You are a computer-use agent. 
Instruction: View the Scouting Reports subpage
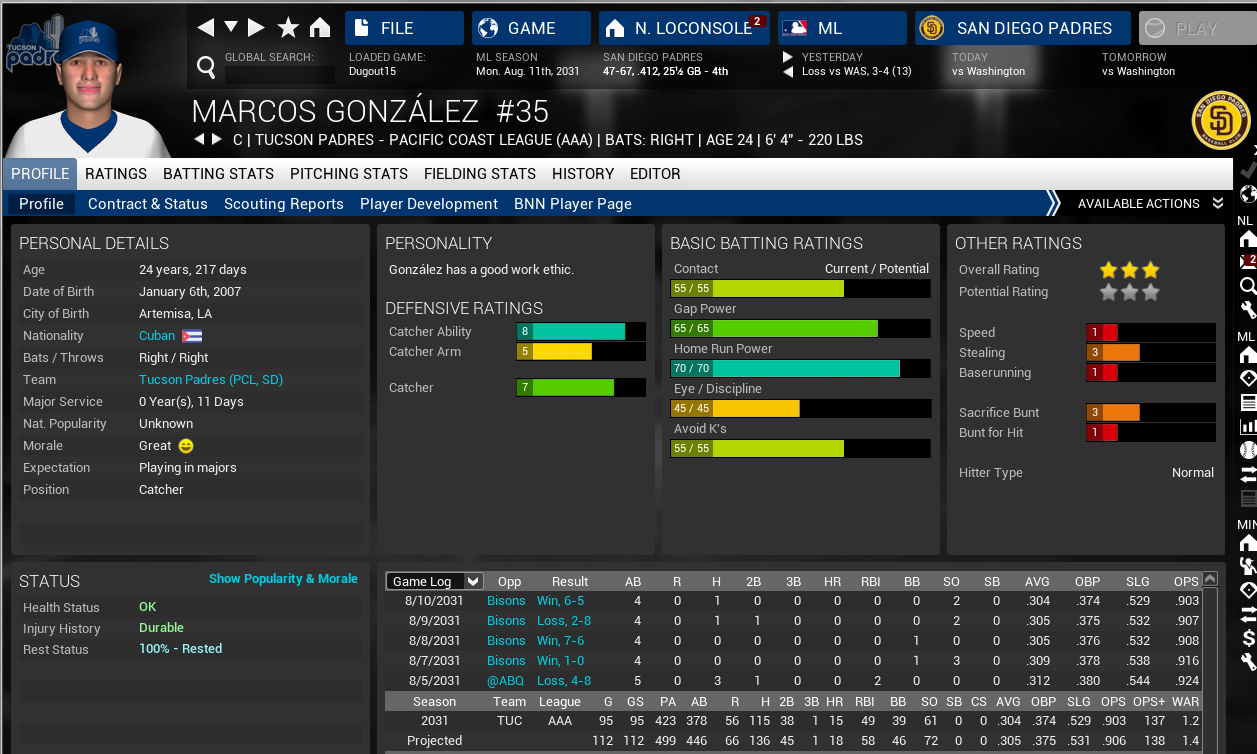284,204
